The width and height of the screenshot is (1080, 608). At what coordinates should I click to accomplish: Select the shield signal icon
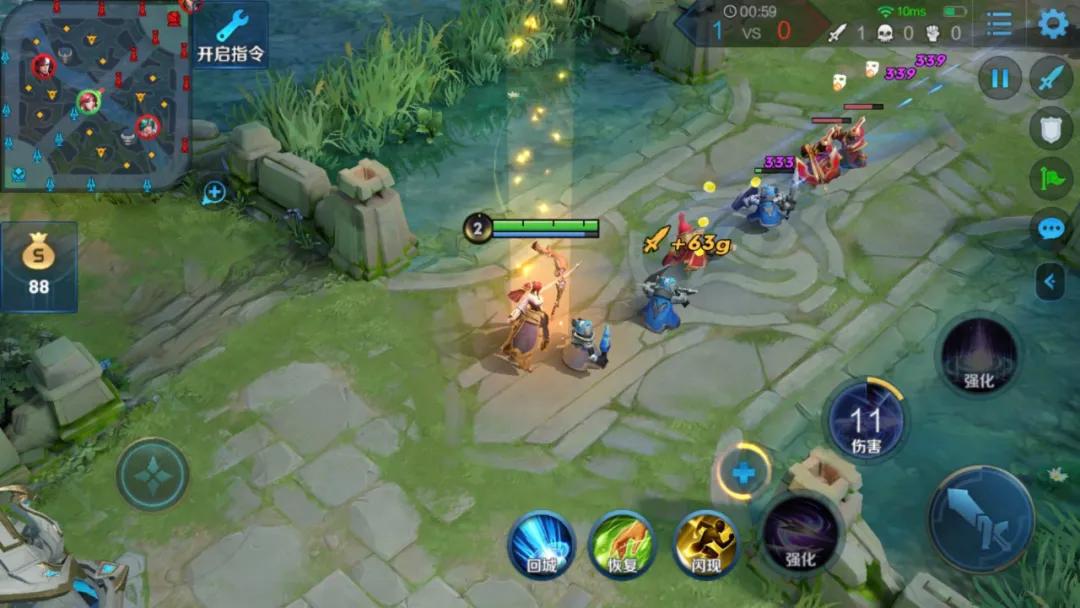1051,128
